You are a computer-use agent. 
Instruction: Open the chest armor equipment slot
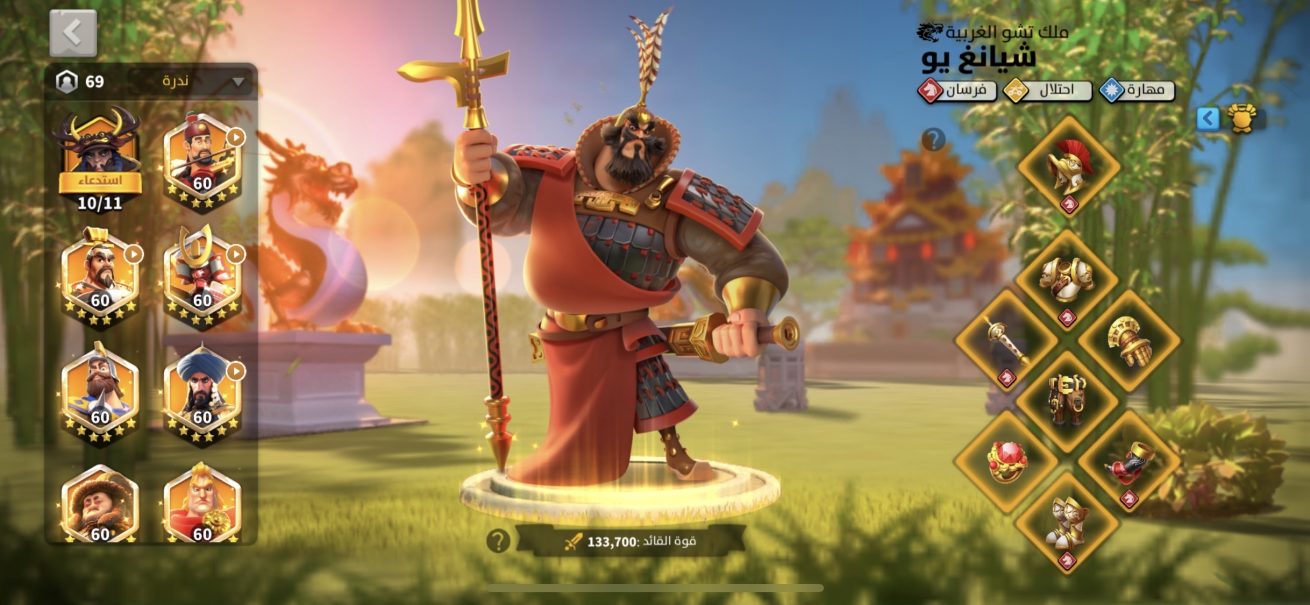pyautogui.click(x=1066, y=280)
